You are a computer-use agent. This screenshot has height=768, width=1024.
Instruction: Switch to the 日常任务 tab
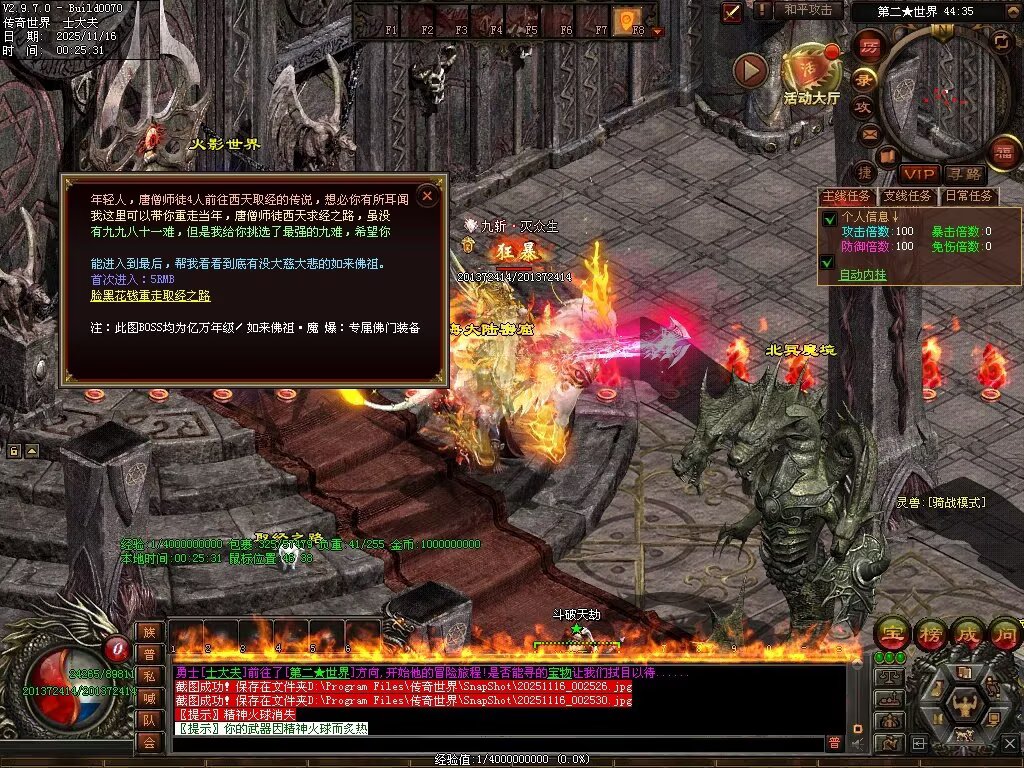tap(968, 196)
